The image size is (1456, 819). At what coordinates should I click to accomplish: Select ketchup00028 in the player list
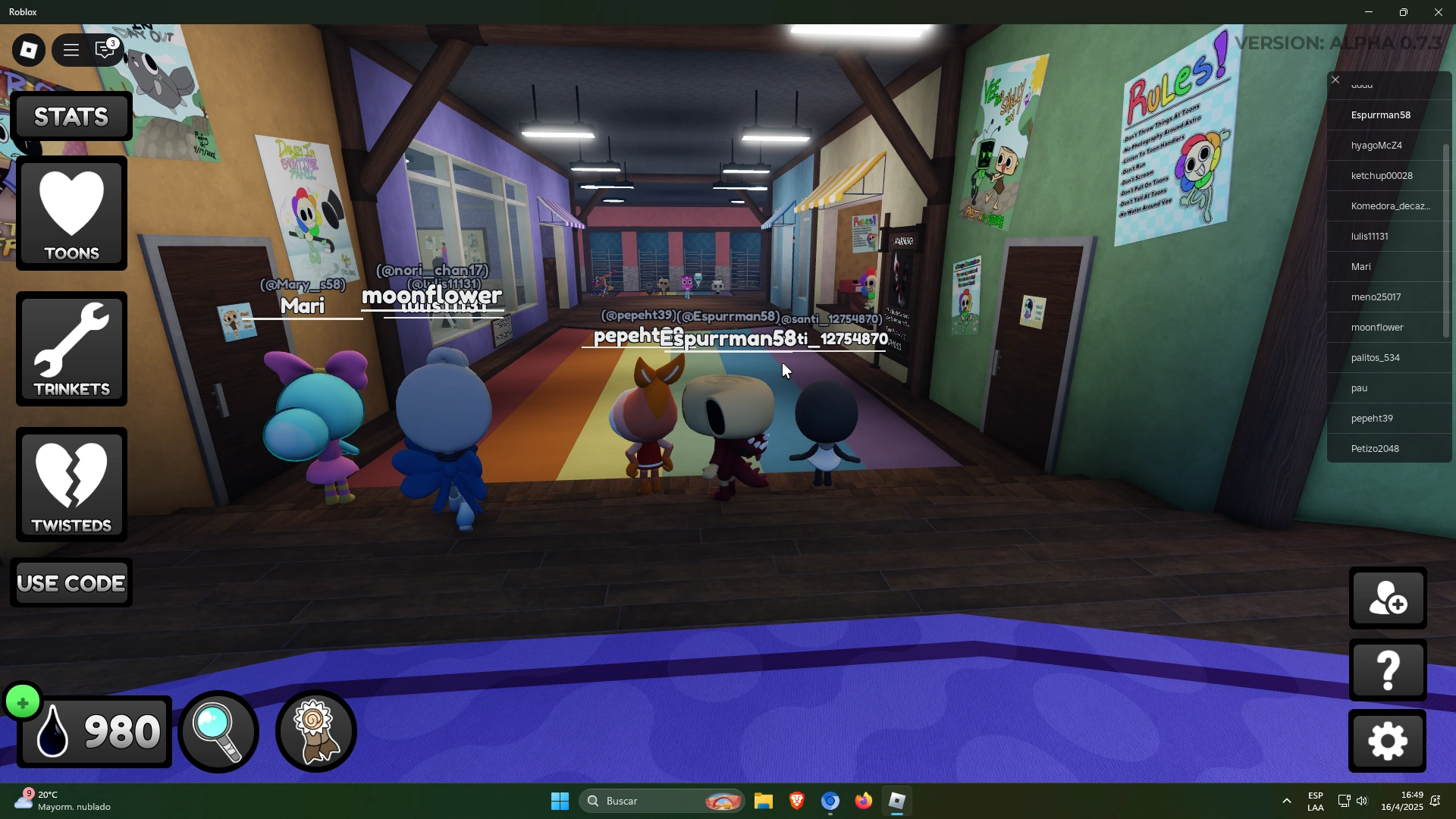1382,175
